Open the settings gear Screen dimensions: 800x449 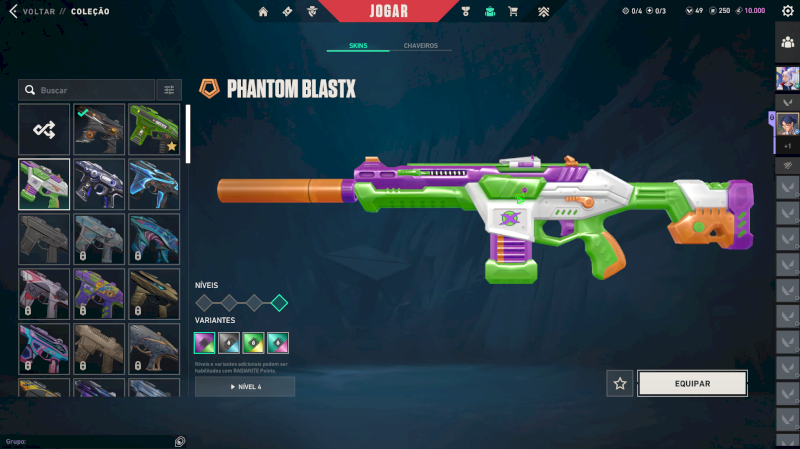[787, 11]
